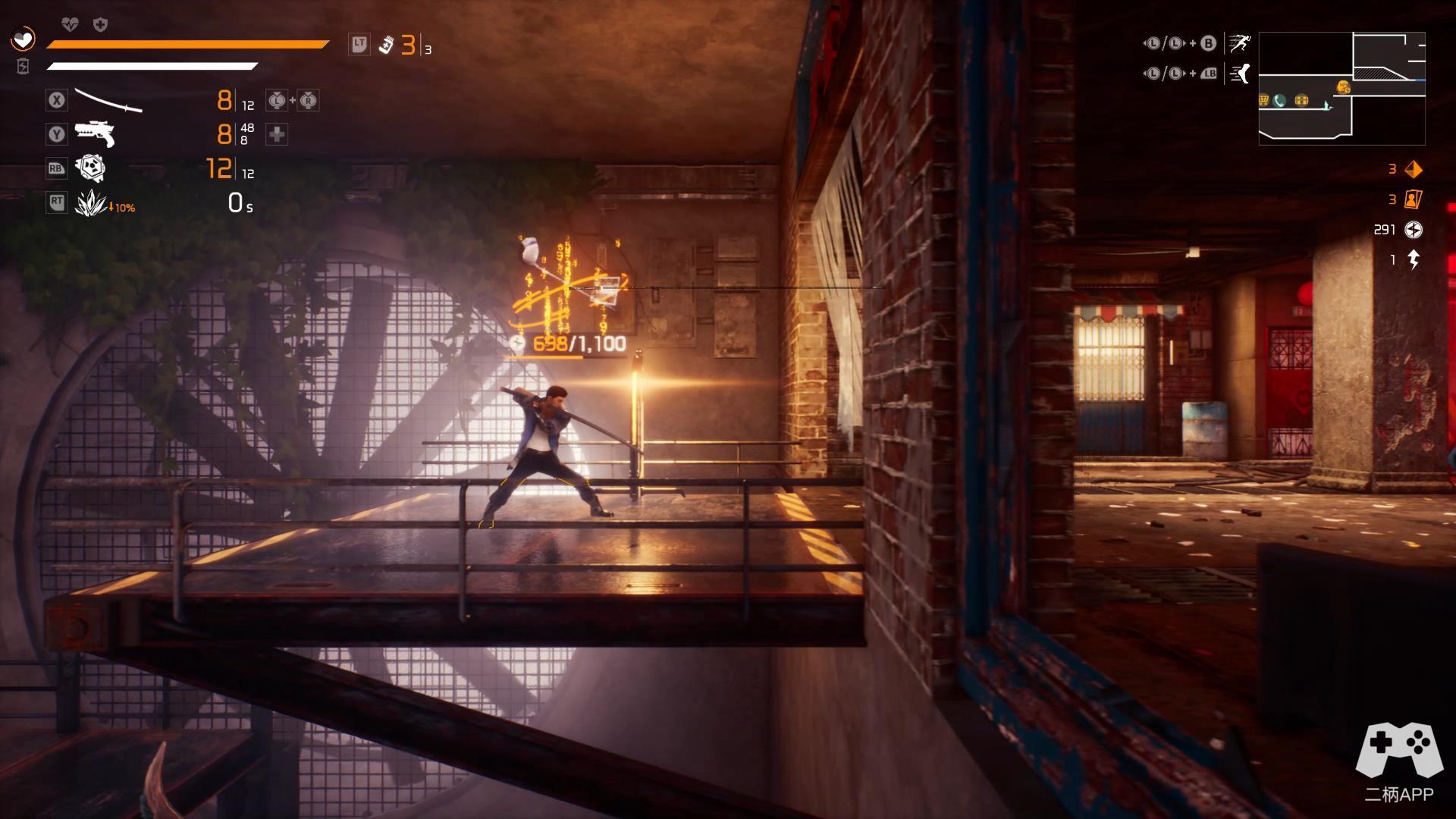Click the battery energy icon

23,67
